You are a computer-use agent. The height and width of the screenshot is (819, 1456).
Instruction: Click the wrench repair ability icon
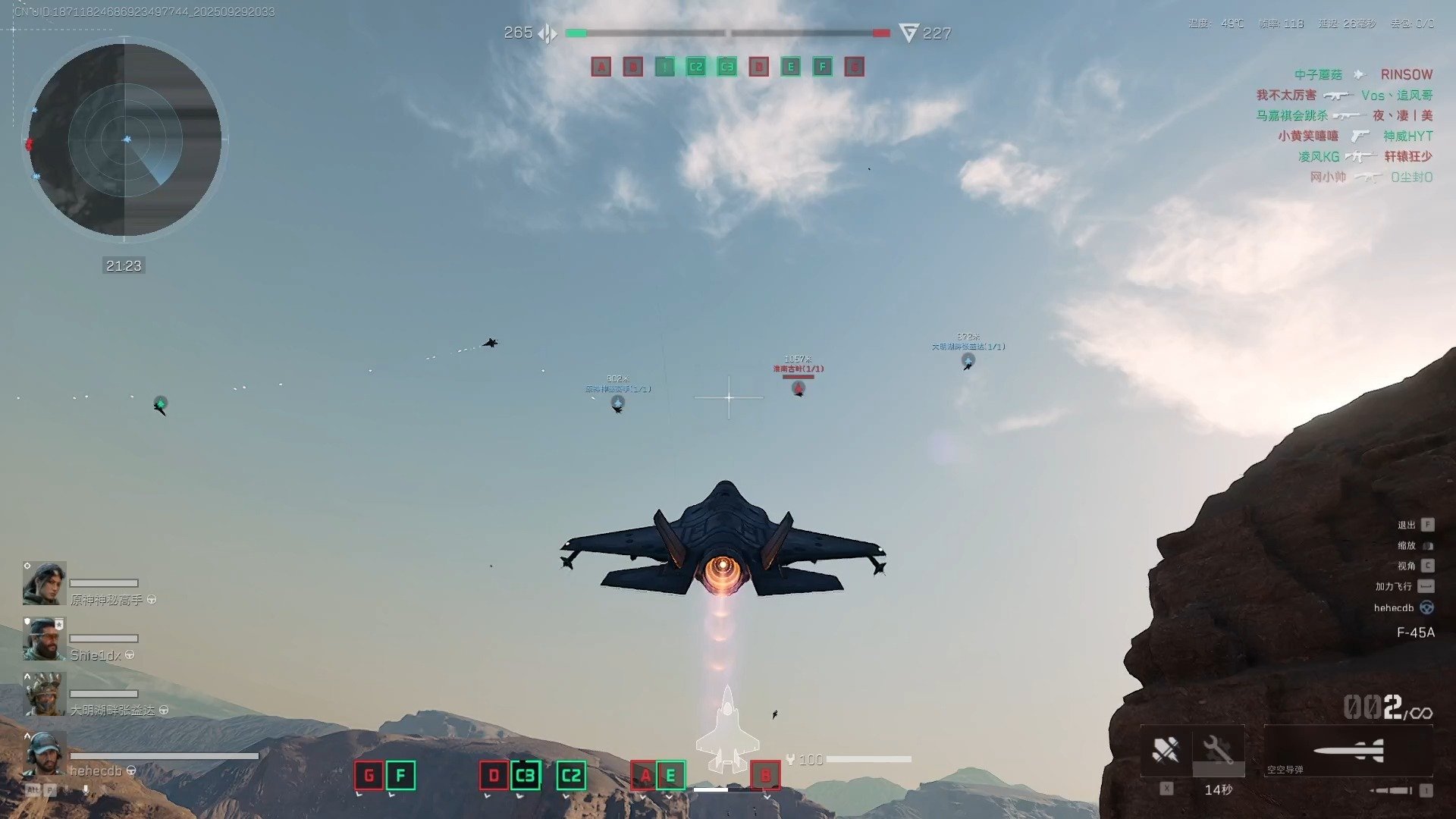[1218, 750]
